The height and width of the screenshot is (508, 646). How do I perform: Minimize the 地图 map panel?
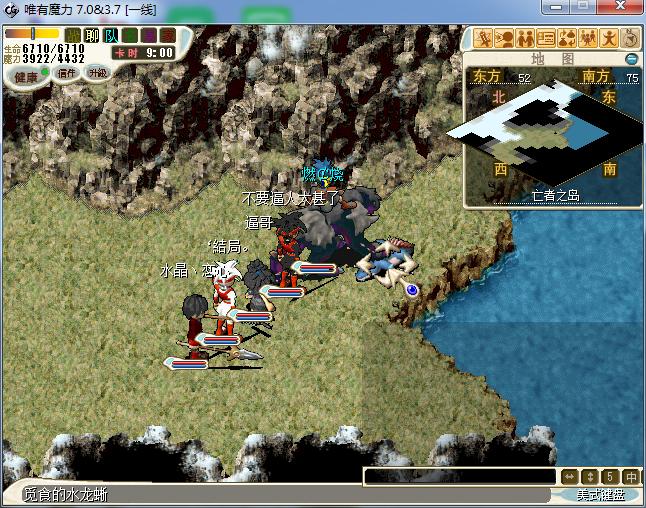(x=631, y=59)
